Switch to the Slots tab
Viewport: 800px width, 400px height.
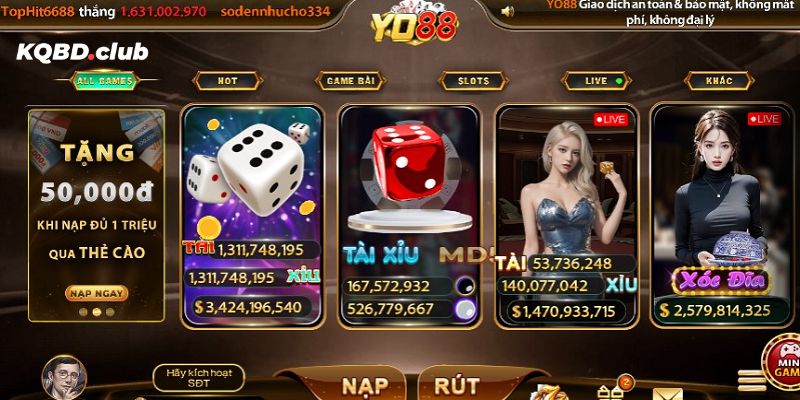tap(473, 81)
